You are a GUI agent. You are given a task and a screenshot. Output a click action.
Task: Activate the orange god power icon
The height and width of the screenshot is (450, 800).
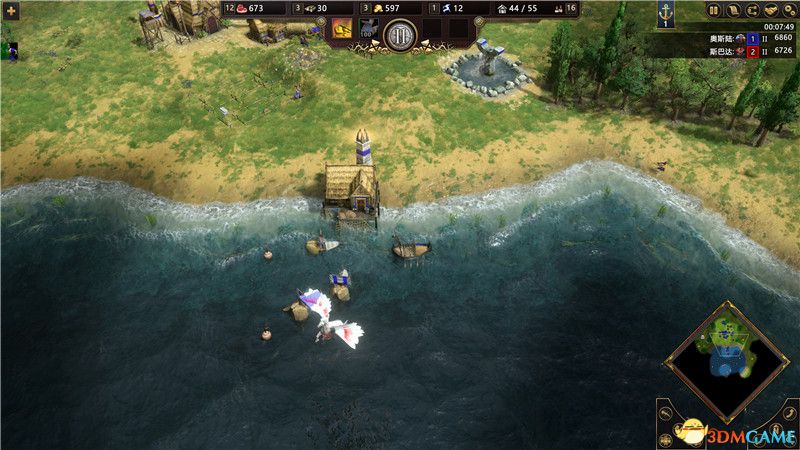click(x=342, y=29)
